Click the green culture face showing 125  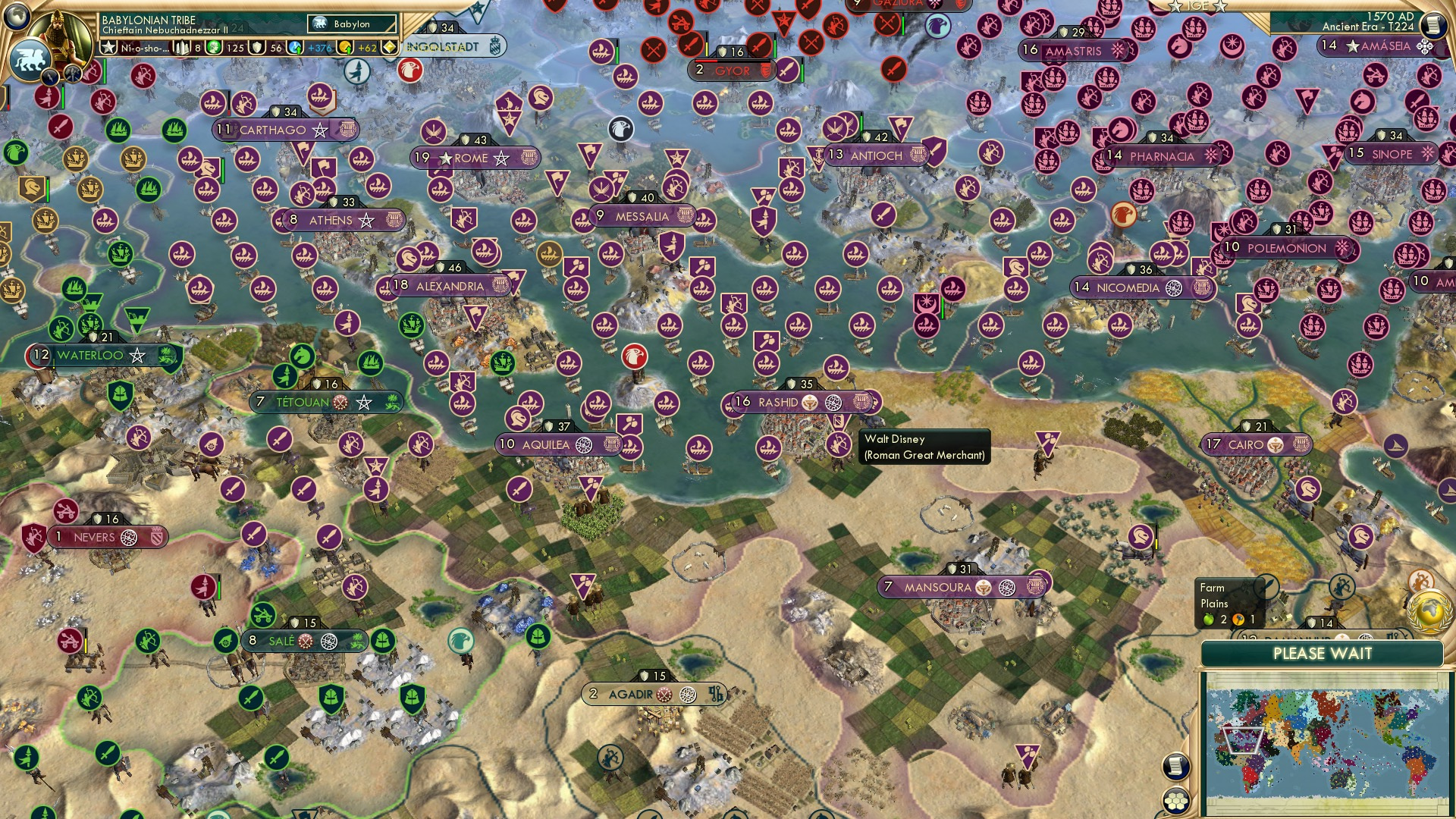213,47
